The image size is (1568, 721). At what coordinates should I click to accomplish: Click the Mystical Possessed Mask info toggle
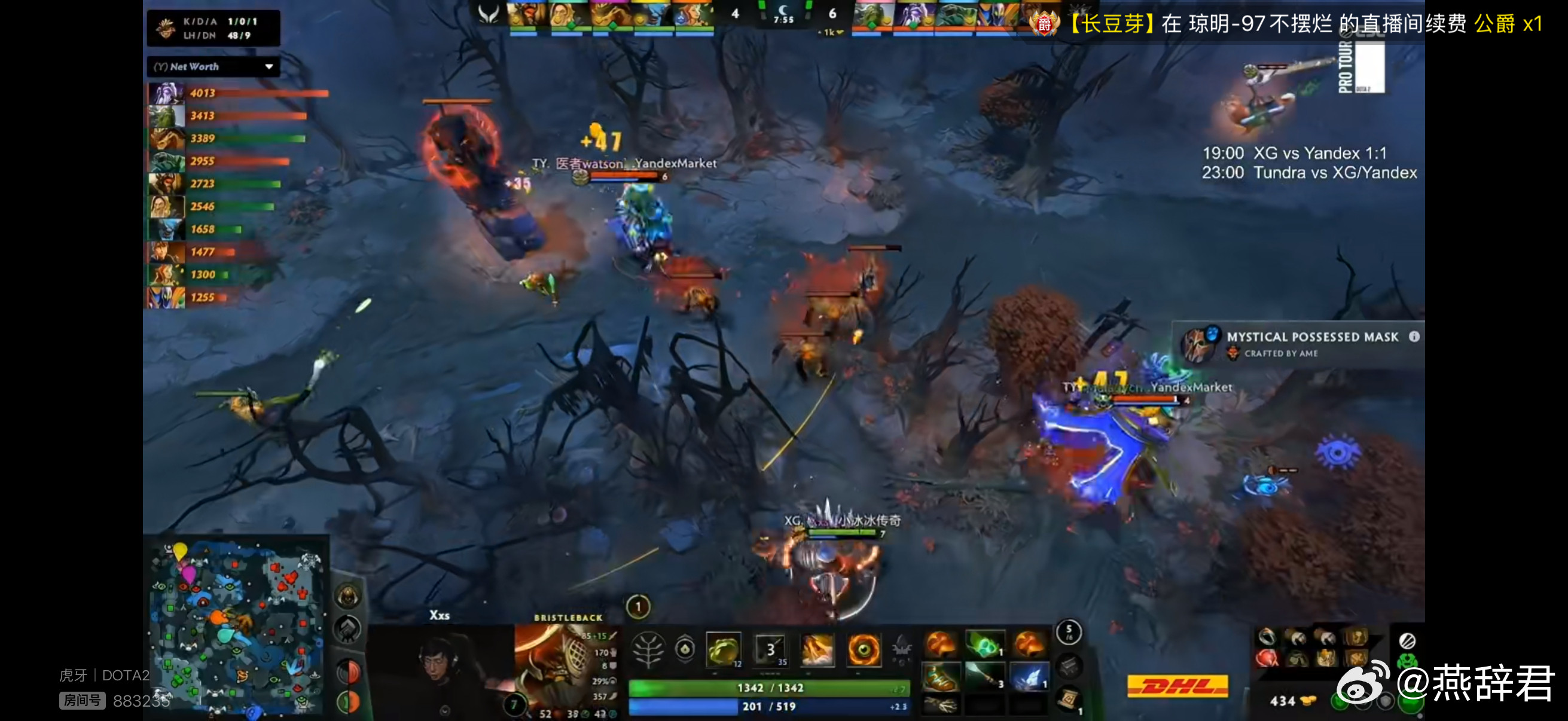pyautogui.click(x=1418, y=337)
